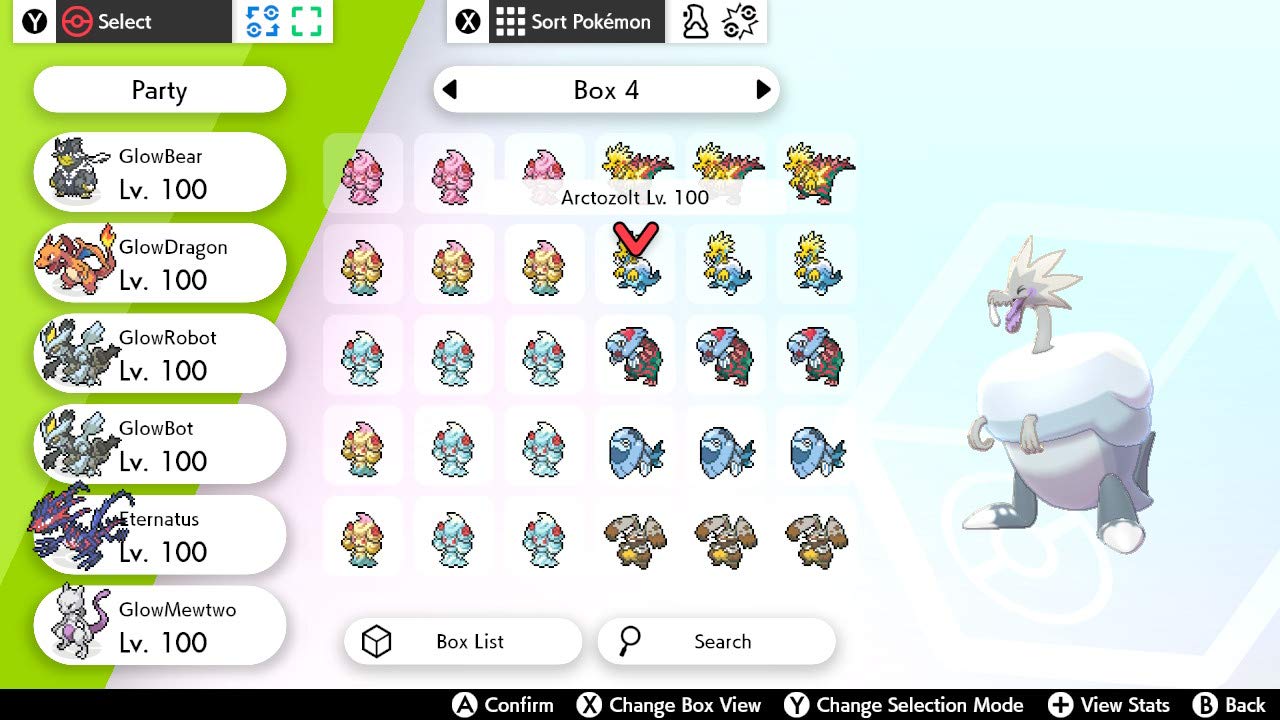Select the highlighted Arctozolt in the box
The image size is (1280, 720).
[635, 265]
